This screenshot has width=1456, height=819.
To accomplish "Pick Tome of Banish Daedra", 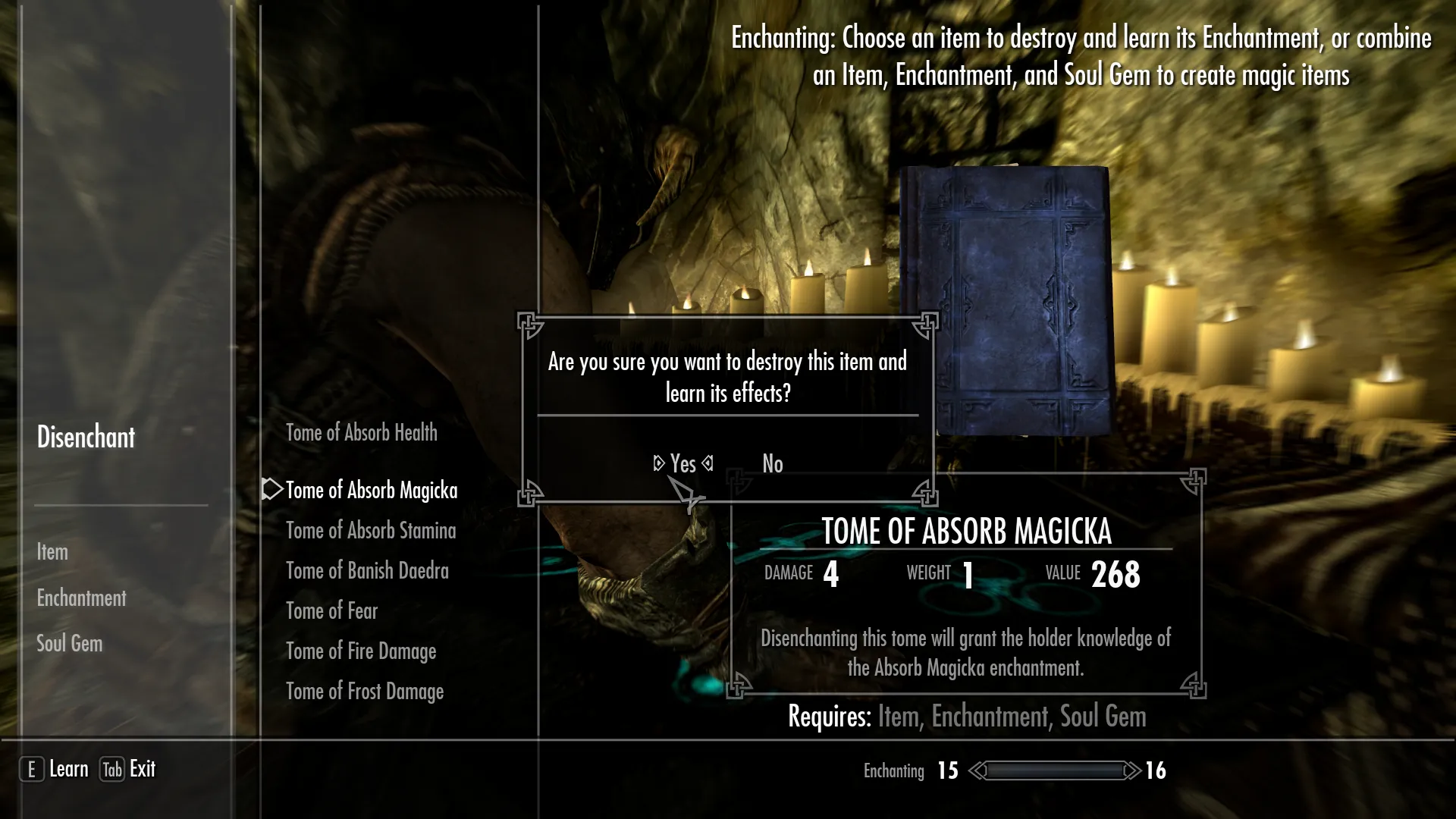I will [x=367, y=571].
